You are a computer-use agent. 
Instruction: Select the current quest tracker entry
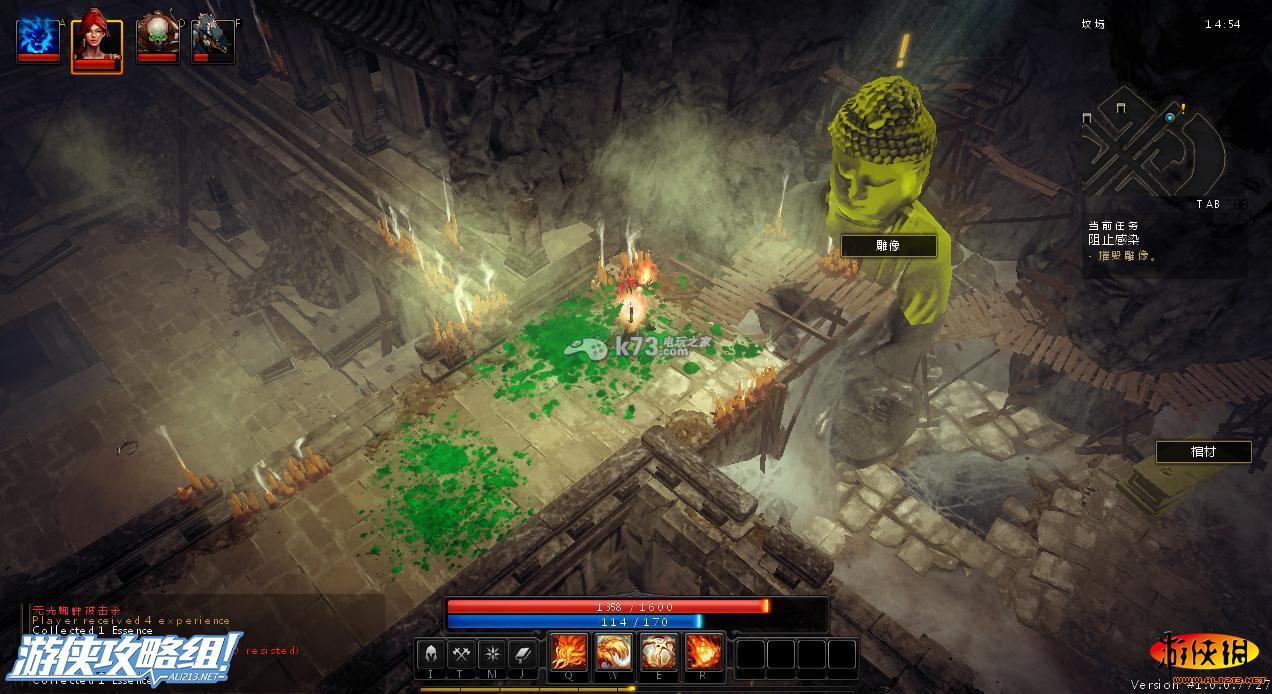[x=1123, y=241]
